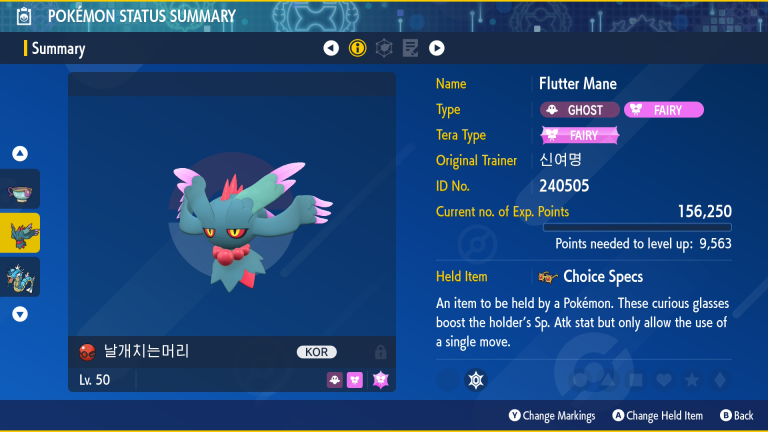The width and height of the screenshot is (768, 432).
Task: Open the hexagon stats graph tab
Action: pos(383,48)
